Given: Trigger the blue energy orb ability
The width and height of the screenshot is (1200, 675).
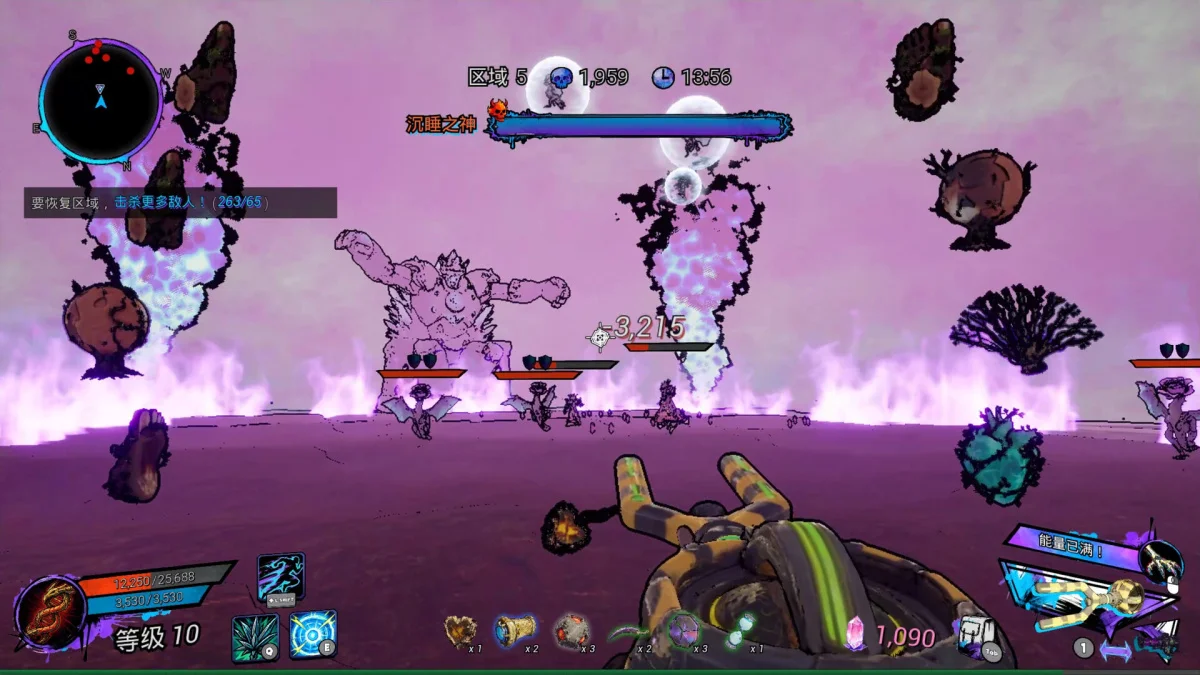Looking at the screenshot, I should click(313, 634).
